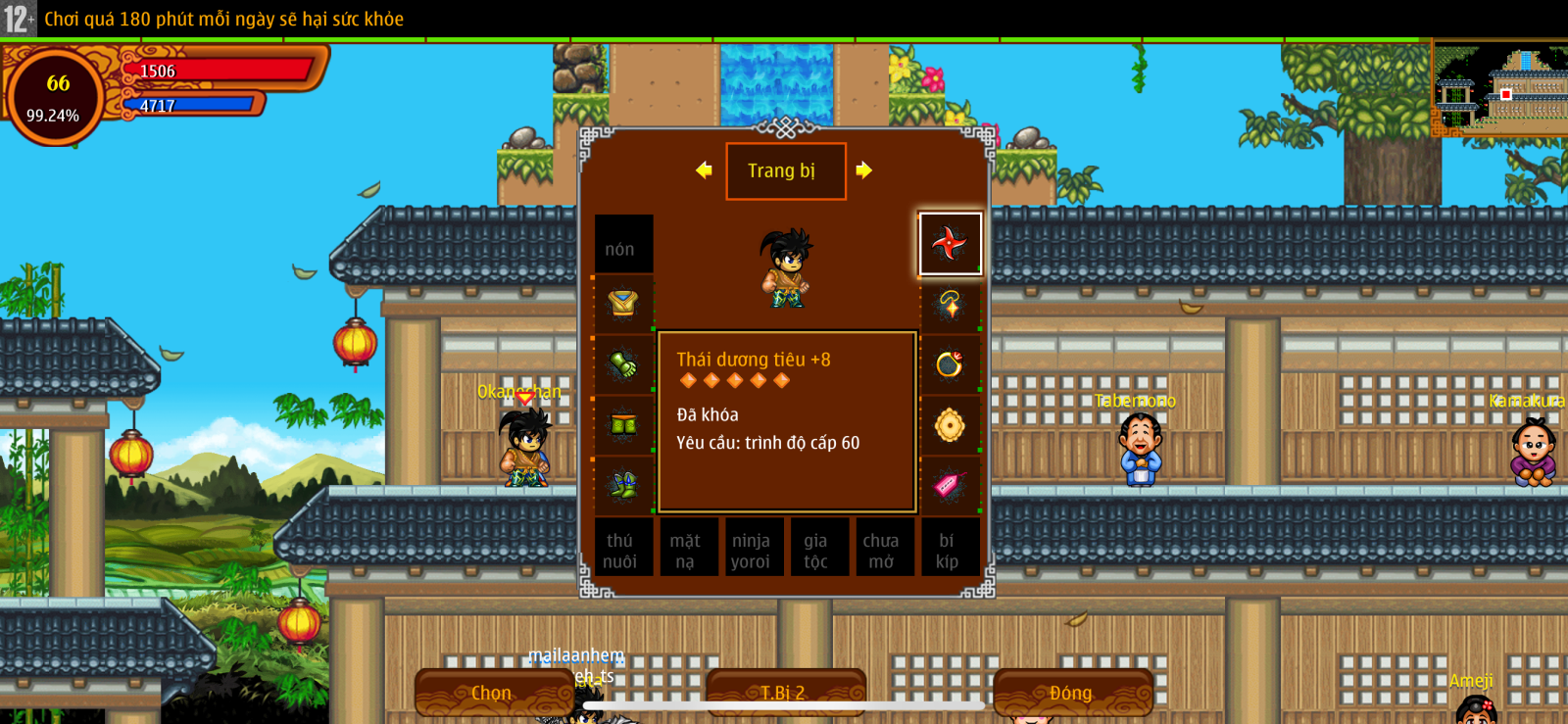1568x724 pixels.
Task: Click the empty nón hat slot
Action: 623,244
